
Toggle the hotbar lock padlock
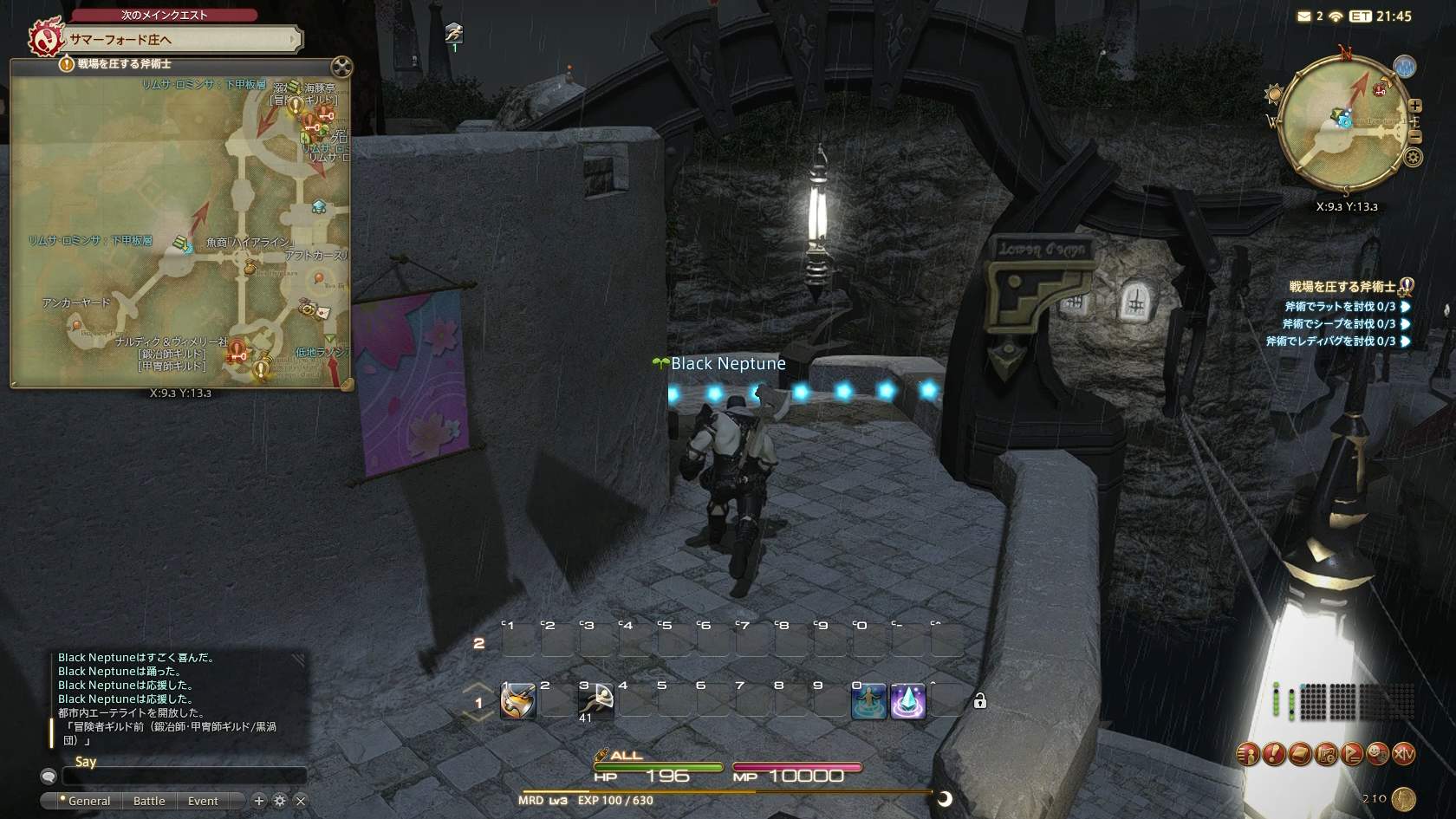[980, 701]
